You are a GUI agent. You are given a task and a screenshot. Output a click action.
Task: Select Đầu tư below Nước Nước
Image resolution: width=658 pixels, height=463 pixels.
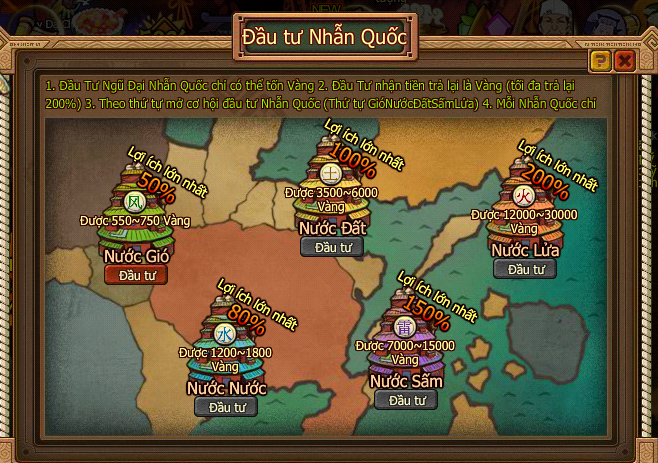225,407
